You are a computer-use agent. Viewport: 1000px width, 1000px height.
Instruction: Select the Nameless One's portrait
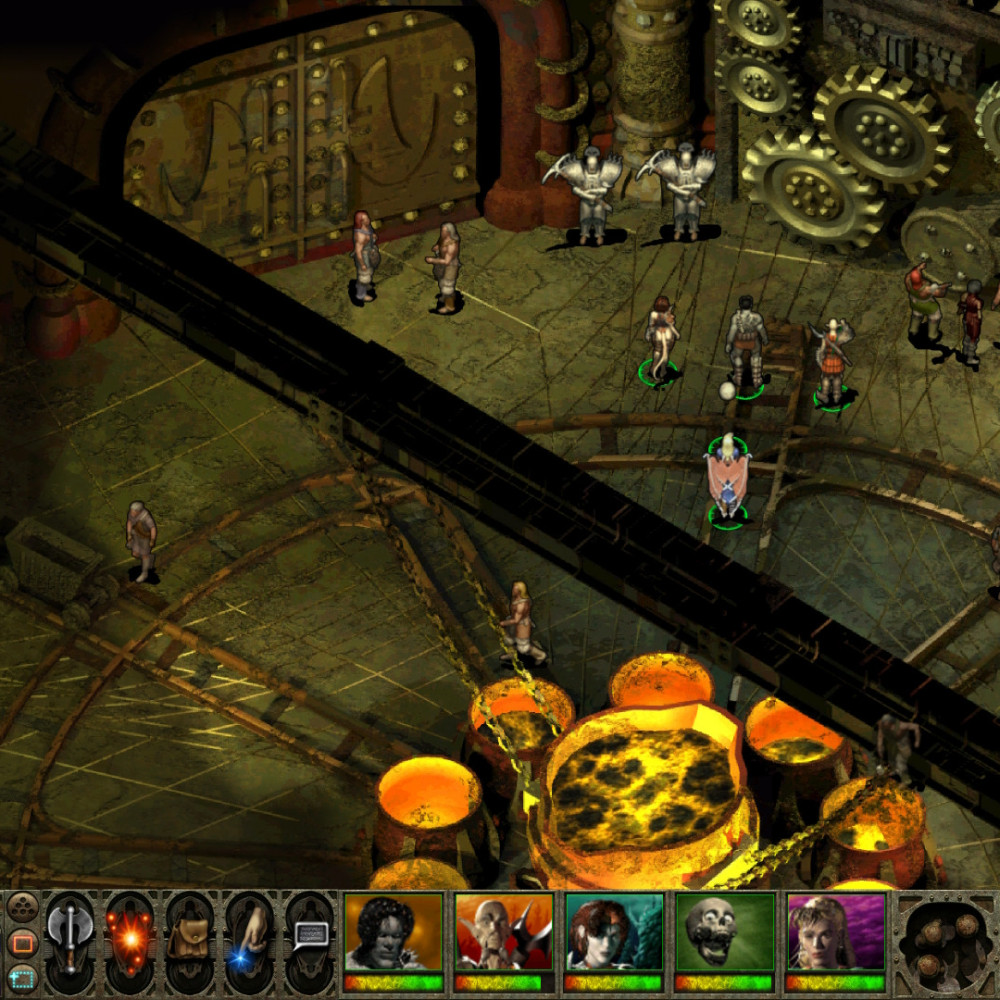tap(393, 933)
